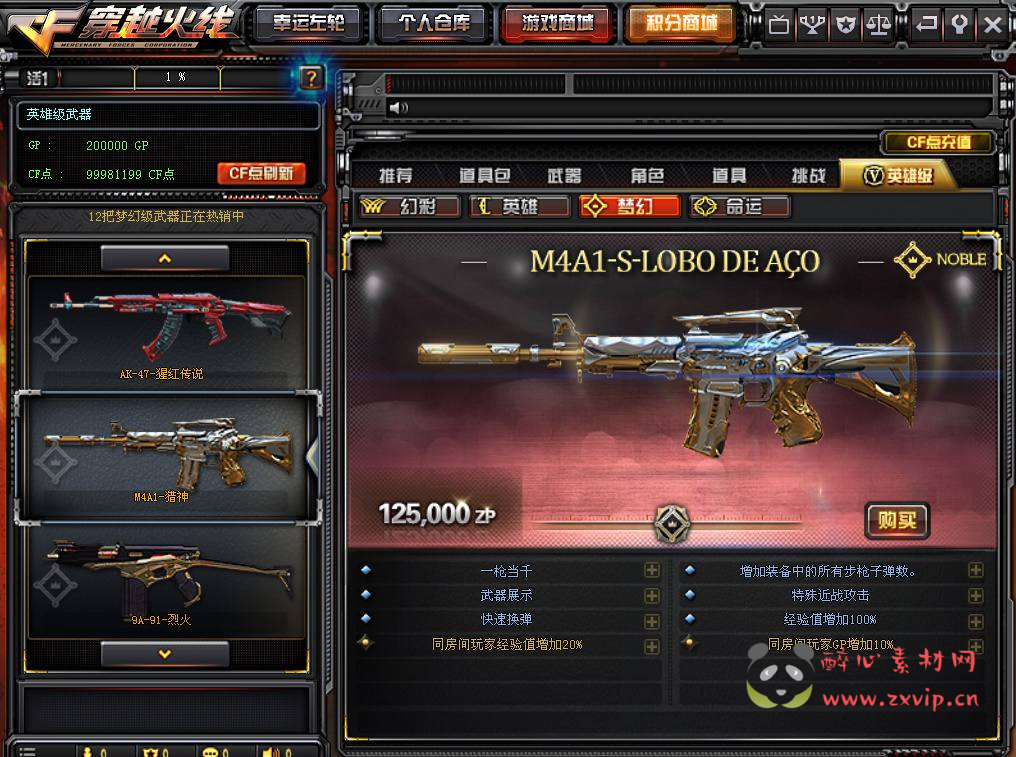1016x757 pixels.
Task: Open the 积分商城 points shop
Action: tap(680, 23)
